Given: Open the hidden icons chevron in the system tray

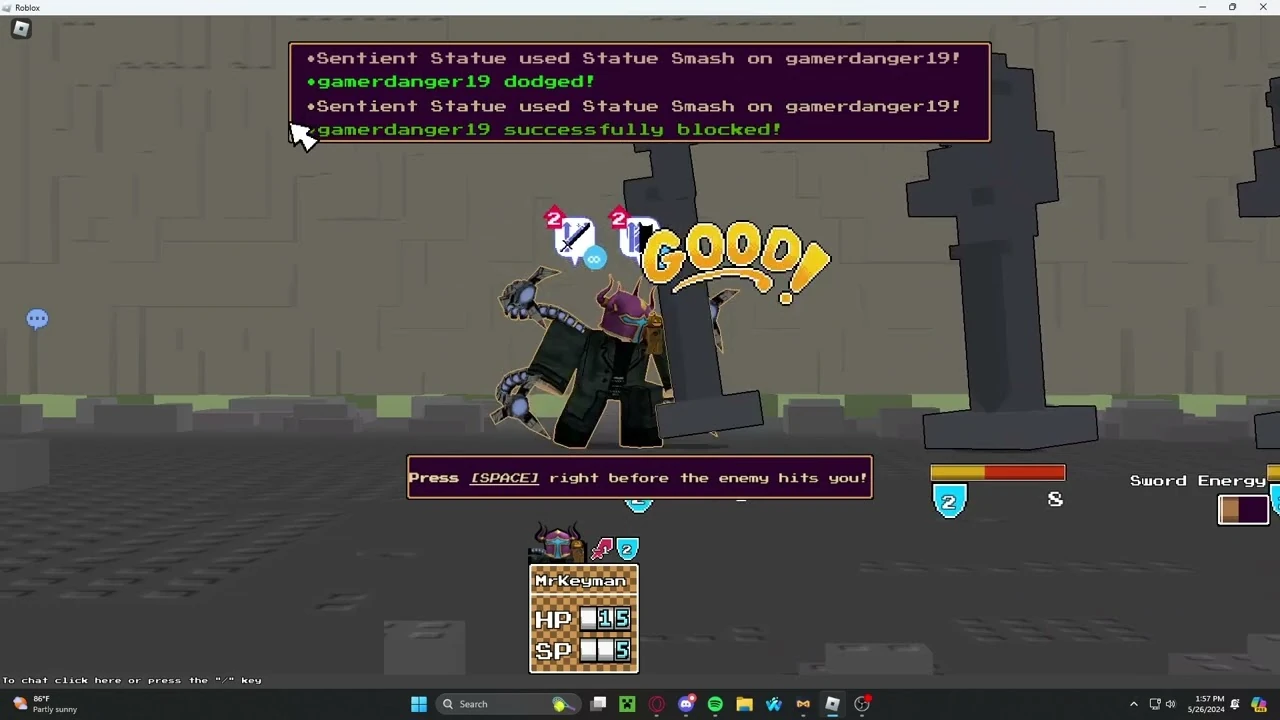Looking at the screenshot, I should (x=1134, y=703).
